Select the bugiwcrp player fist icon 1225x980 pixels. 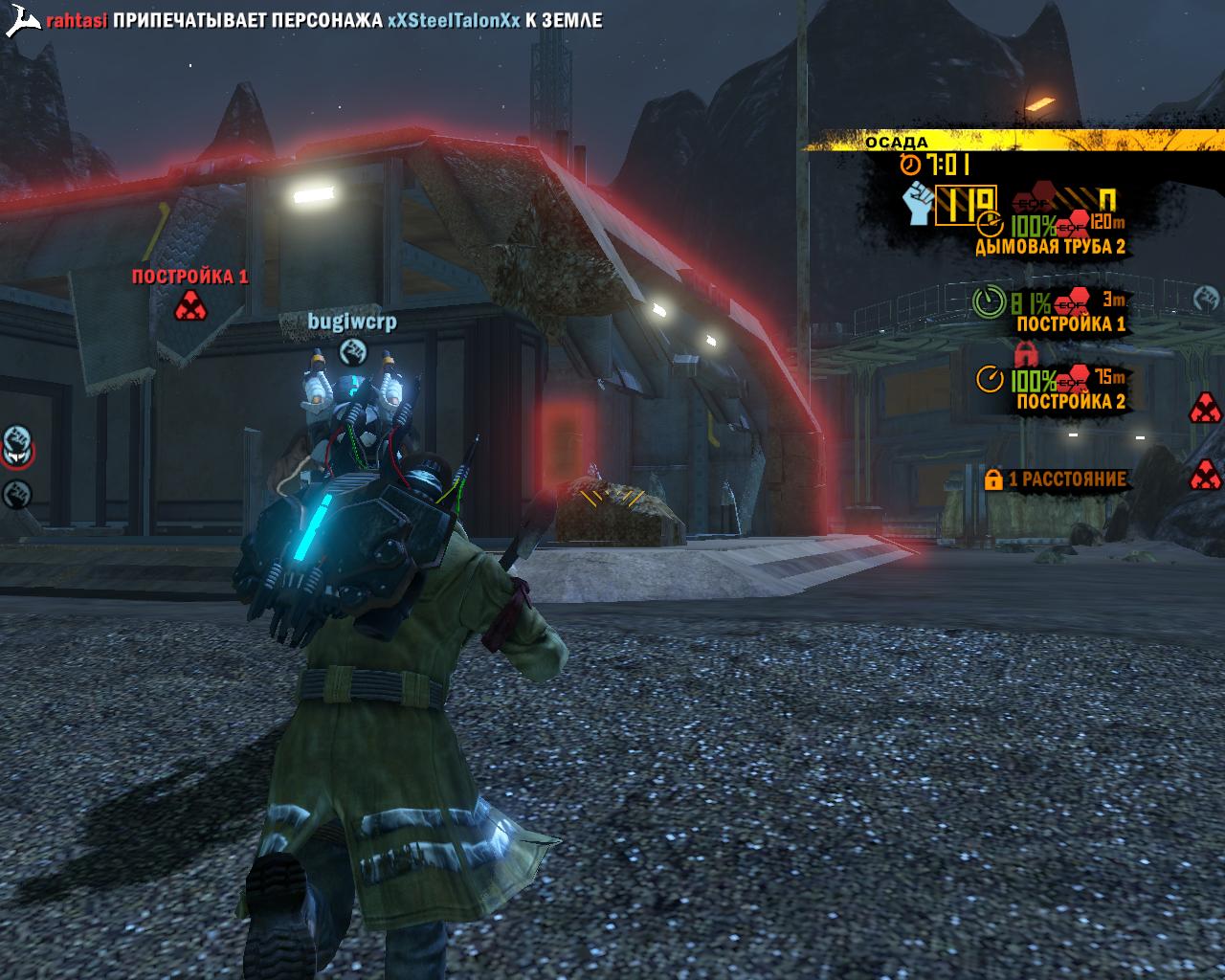coord(352,349)
